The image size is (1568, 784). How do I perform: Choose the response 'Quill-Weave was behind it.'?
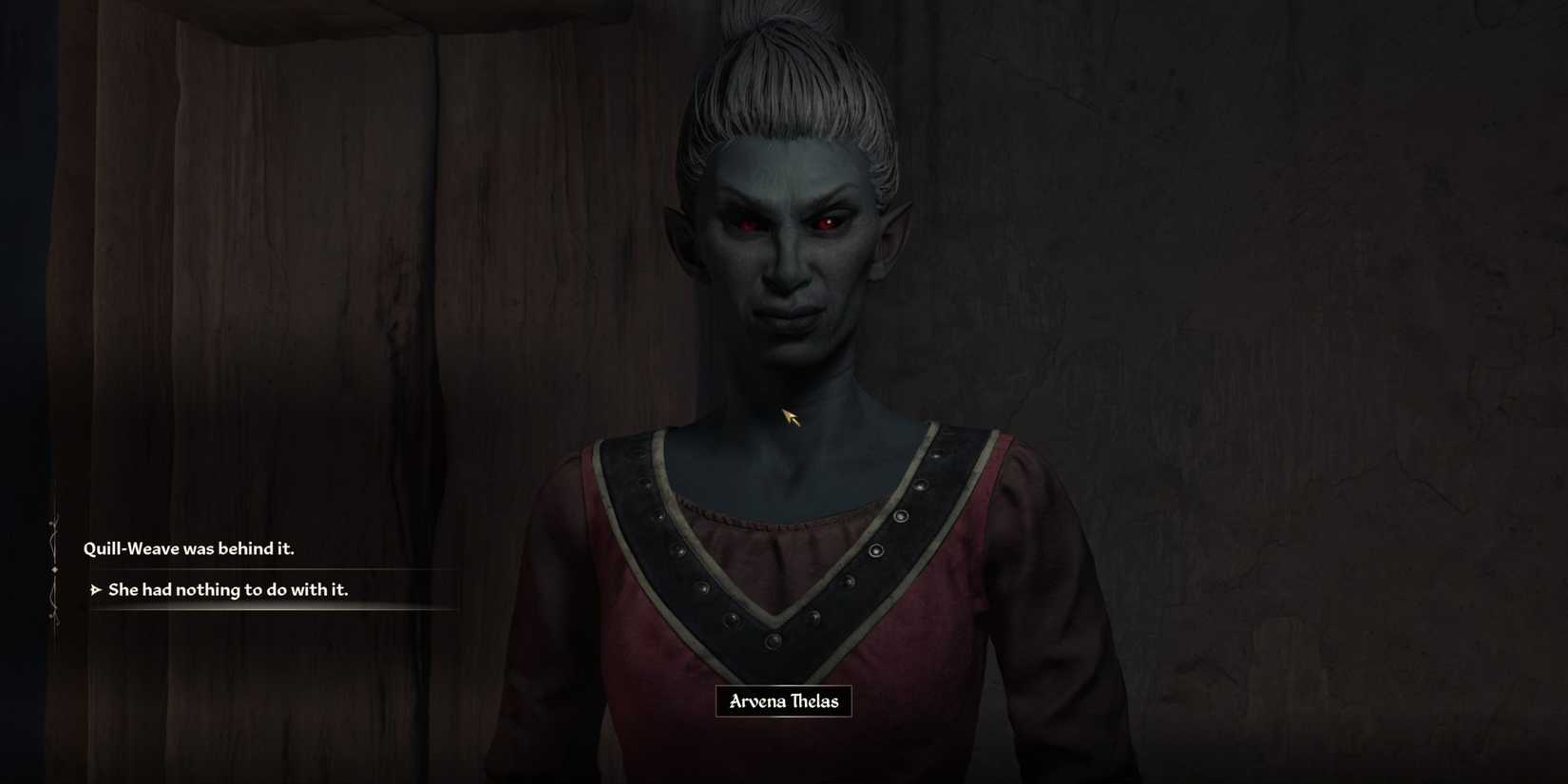pyautogui.click(x=188, y=548)
